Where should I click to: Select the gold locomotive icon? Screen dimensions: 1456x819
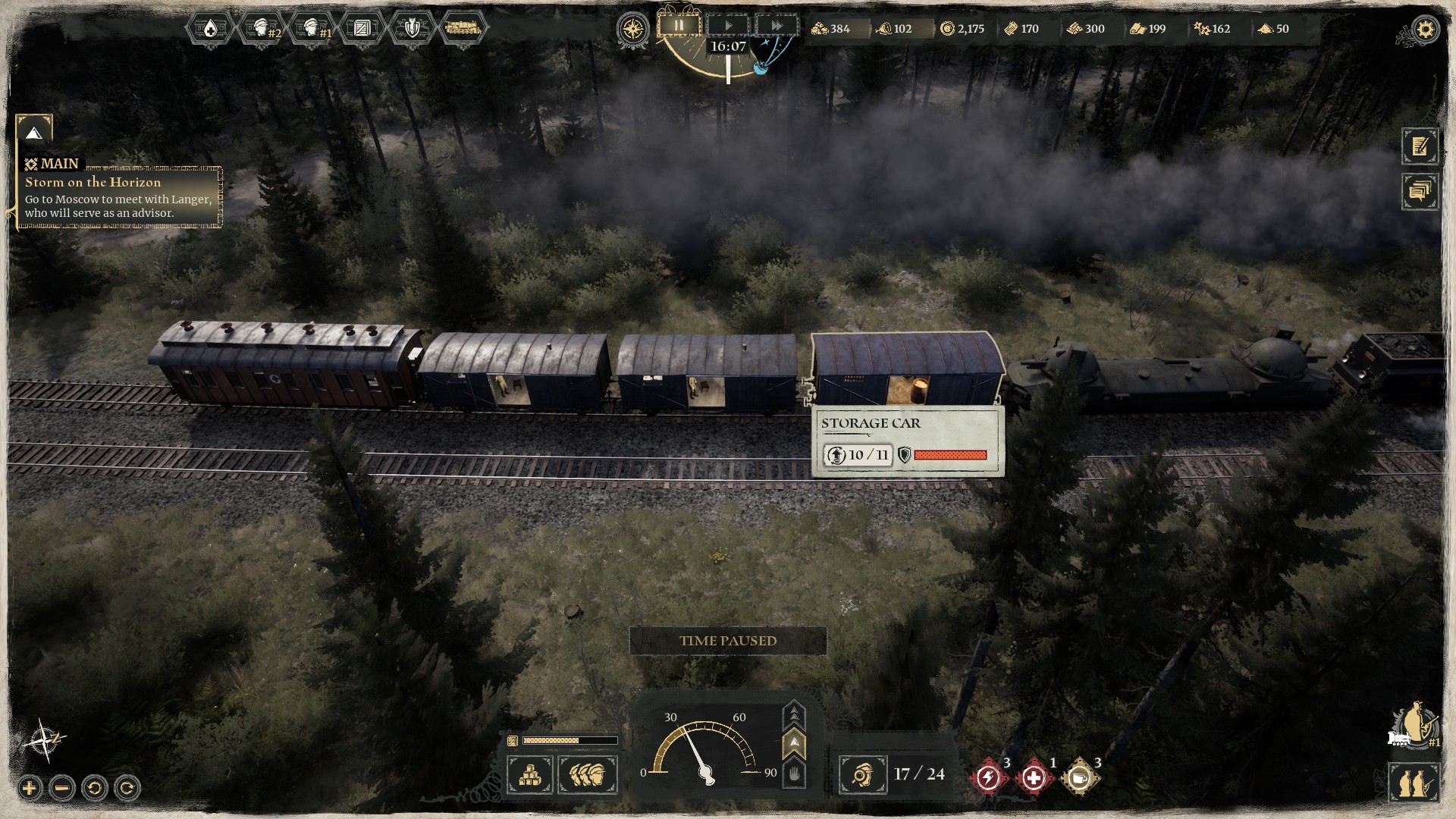click(462, 29)
